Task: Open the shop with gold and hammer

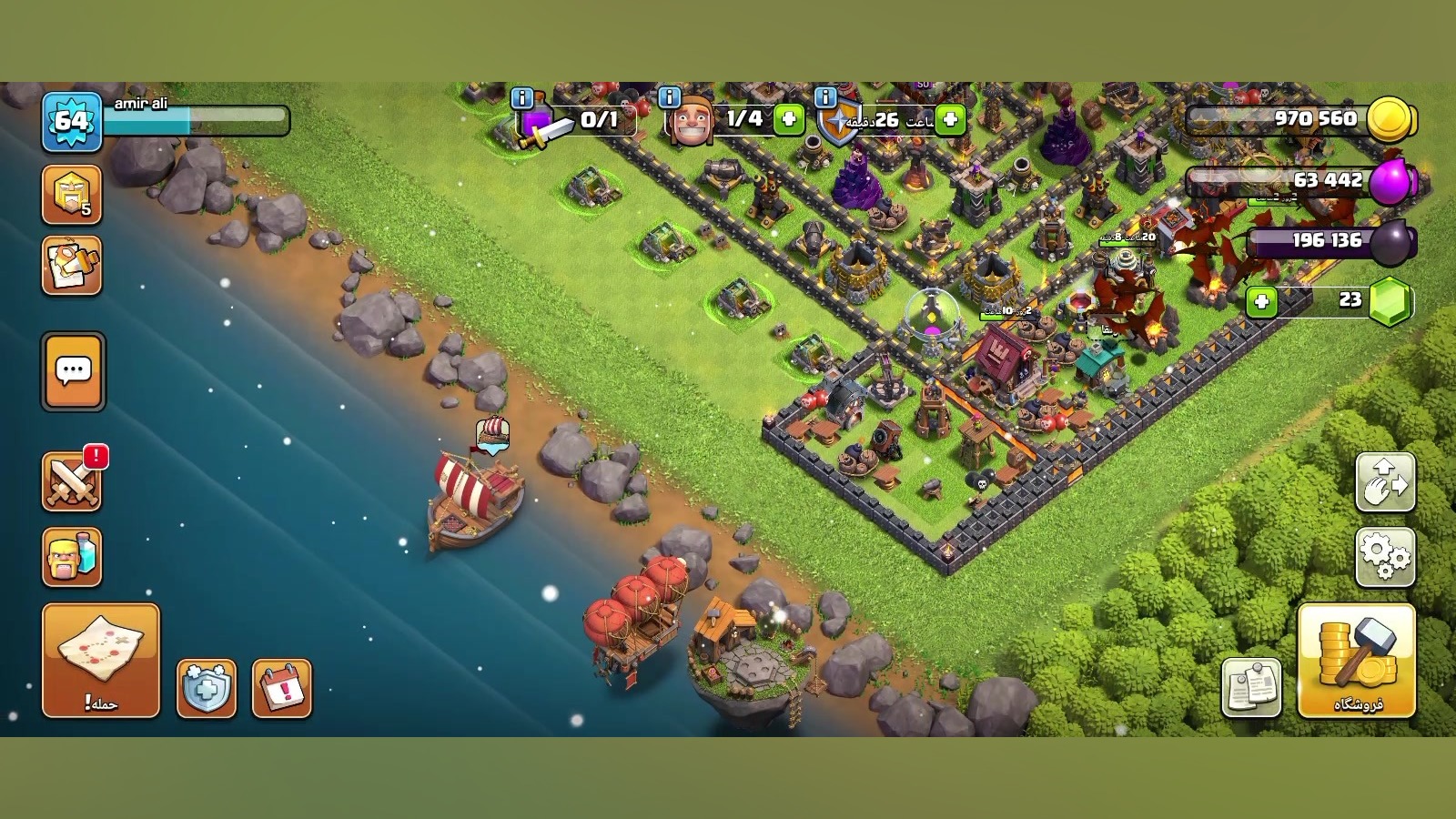Action: [1356, 659]
